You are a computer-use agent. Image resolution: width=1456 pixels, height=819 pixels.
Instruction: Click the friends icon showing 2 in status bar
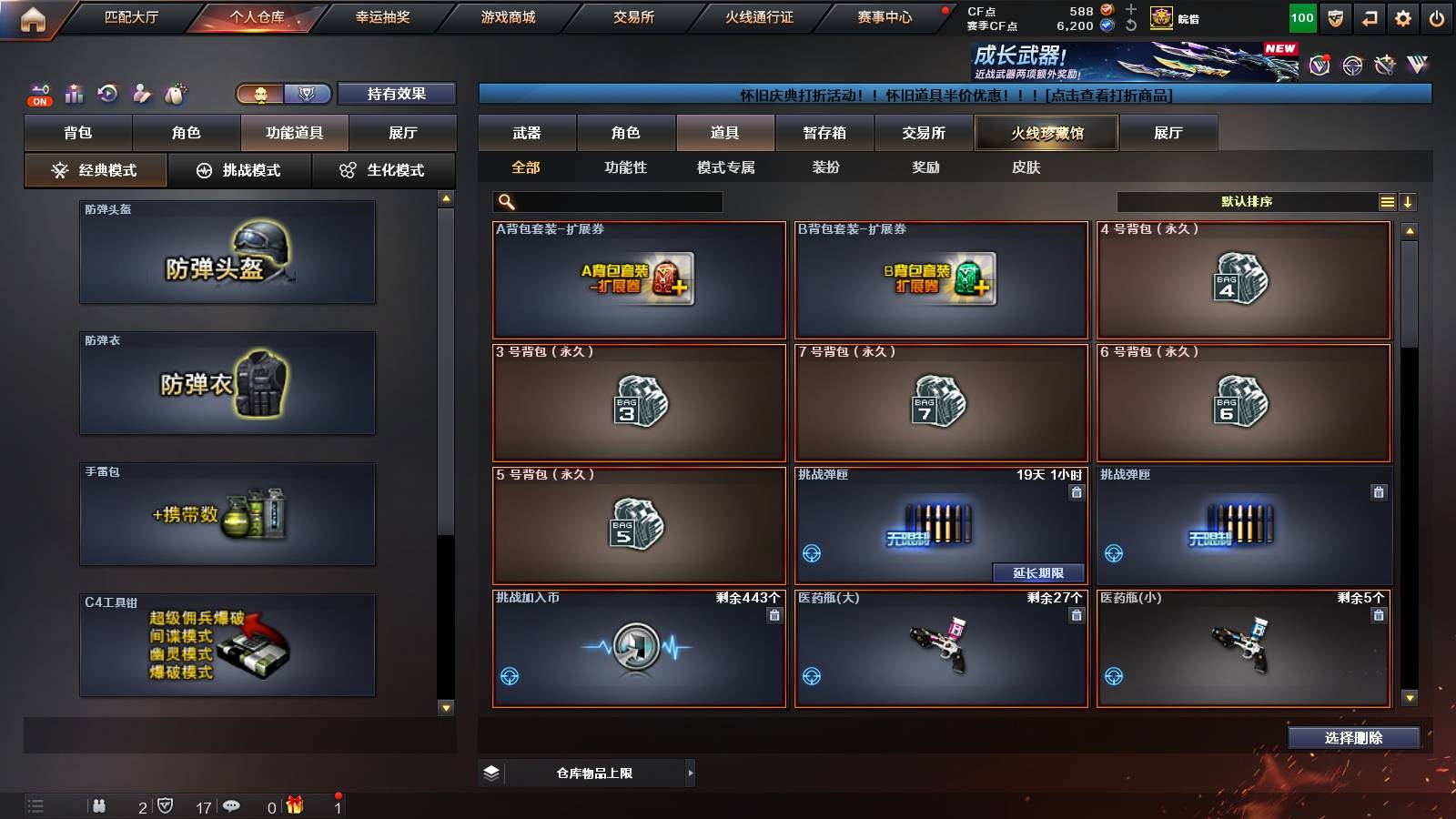[x=99, y=805]
